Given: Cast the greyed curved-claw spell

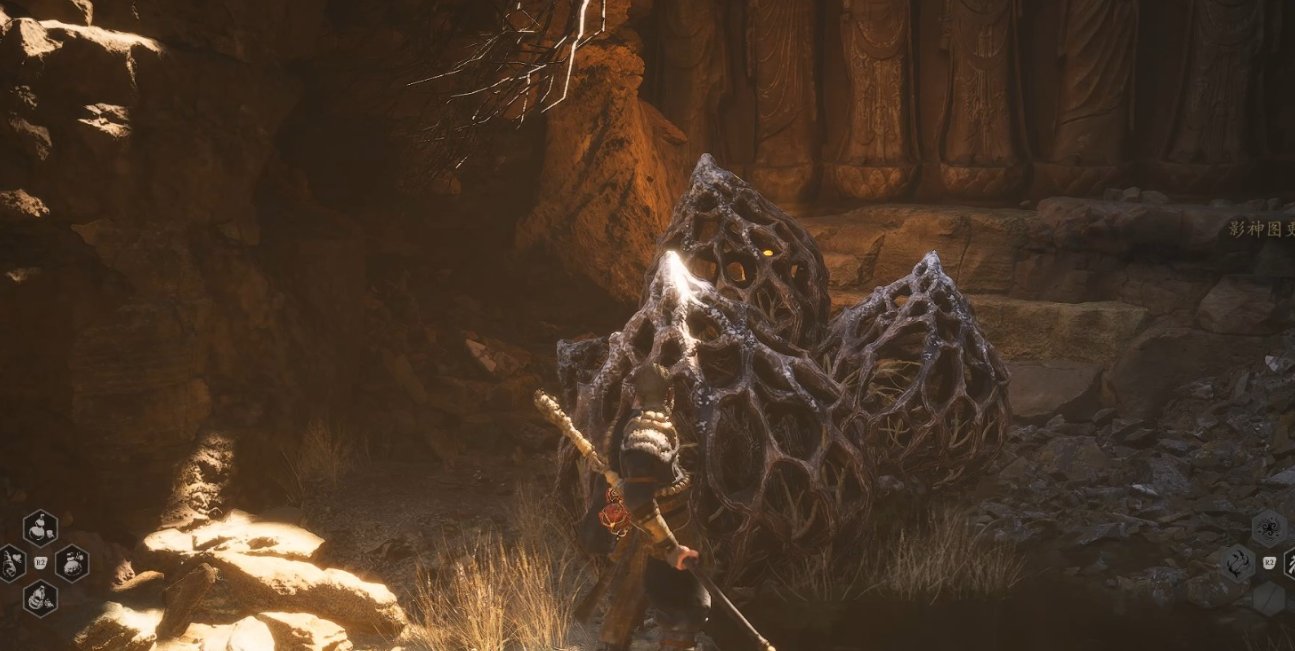Looking at the screenshot, I should point(1237,563).
